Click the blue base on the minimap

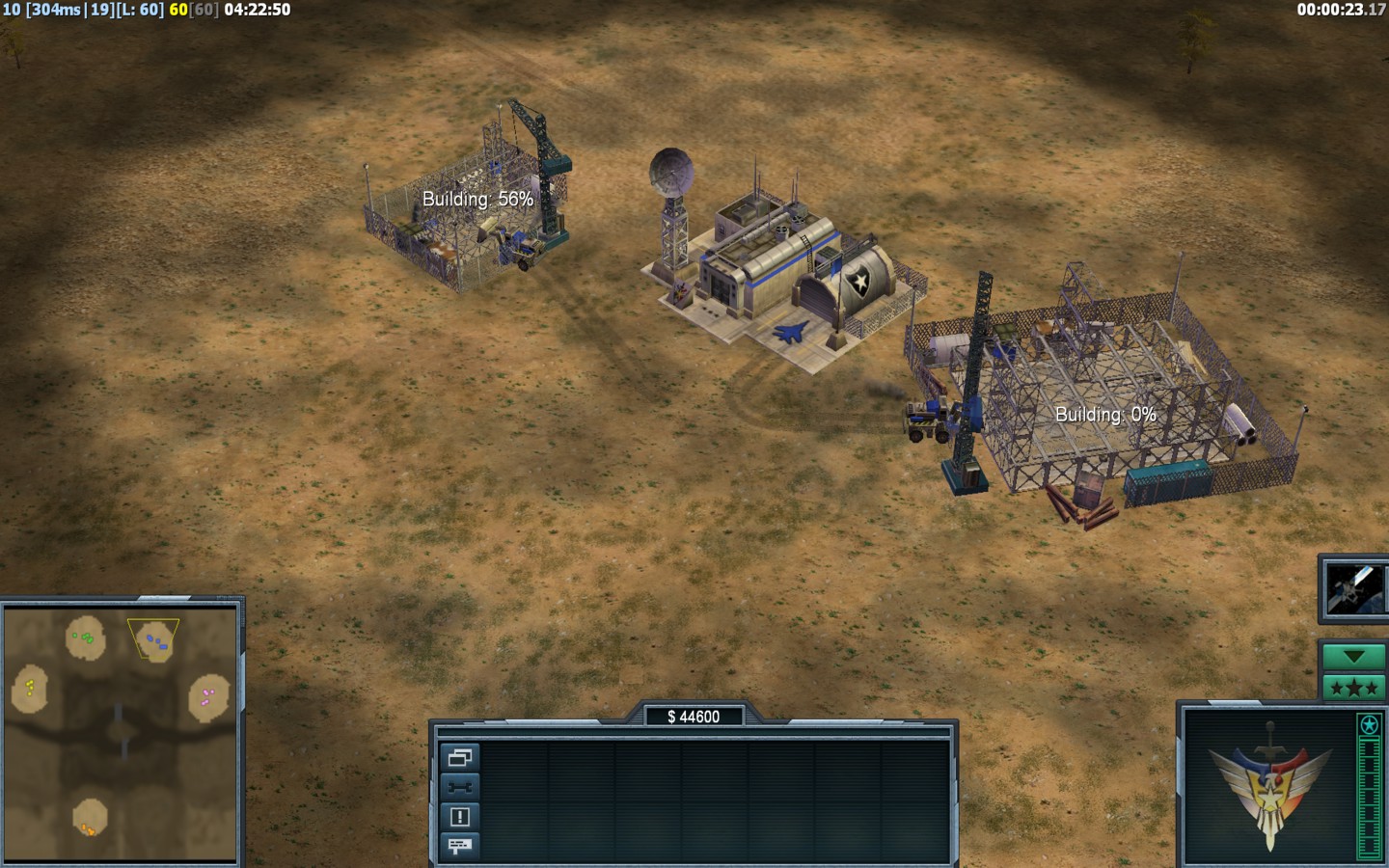click(x=155, y=640)
